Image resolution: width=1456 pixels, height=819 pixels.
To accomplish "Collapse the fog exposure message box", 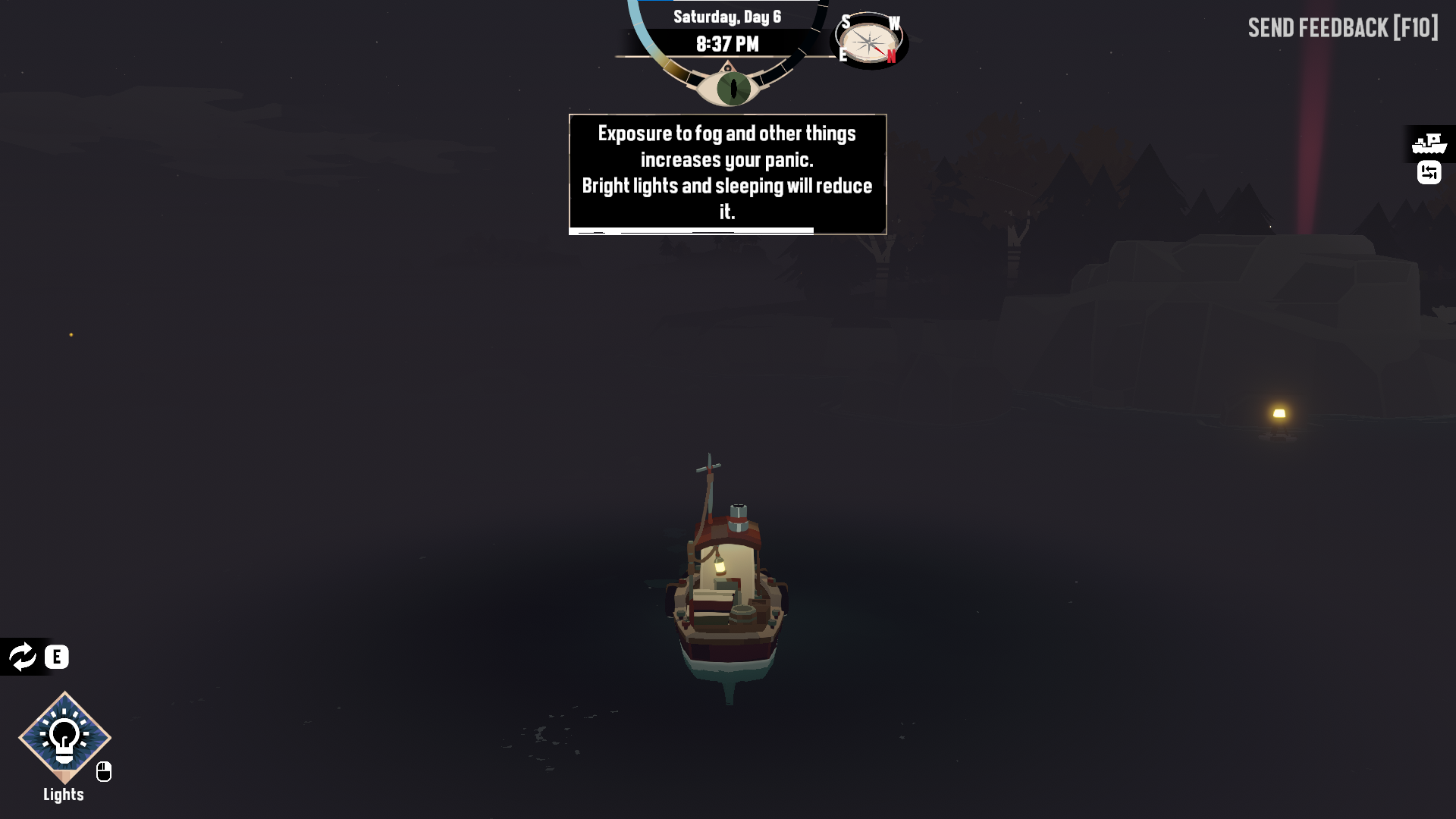I will (x=726, y=174).
